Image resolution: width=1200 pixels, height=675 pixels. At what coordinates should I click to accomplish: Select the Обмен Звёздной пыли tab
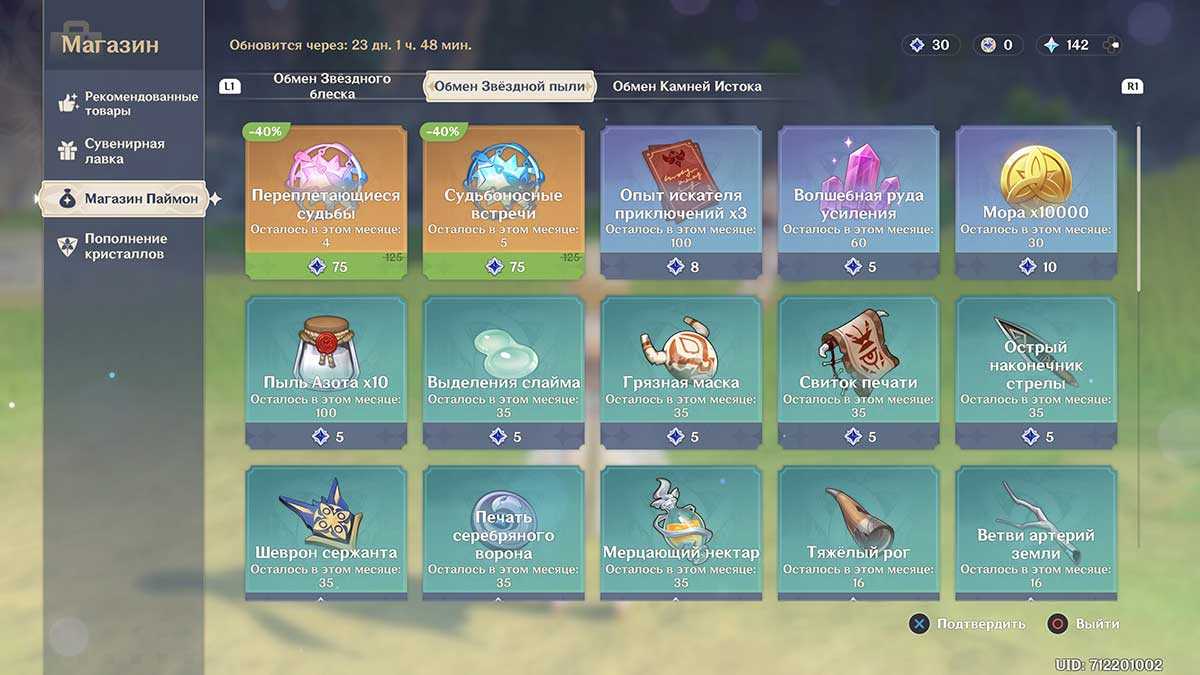click(x=509, y=86)
